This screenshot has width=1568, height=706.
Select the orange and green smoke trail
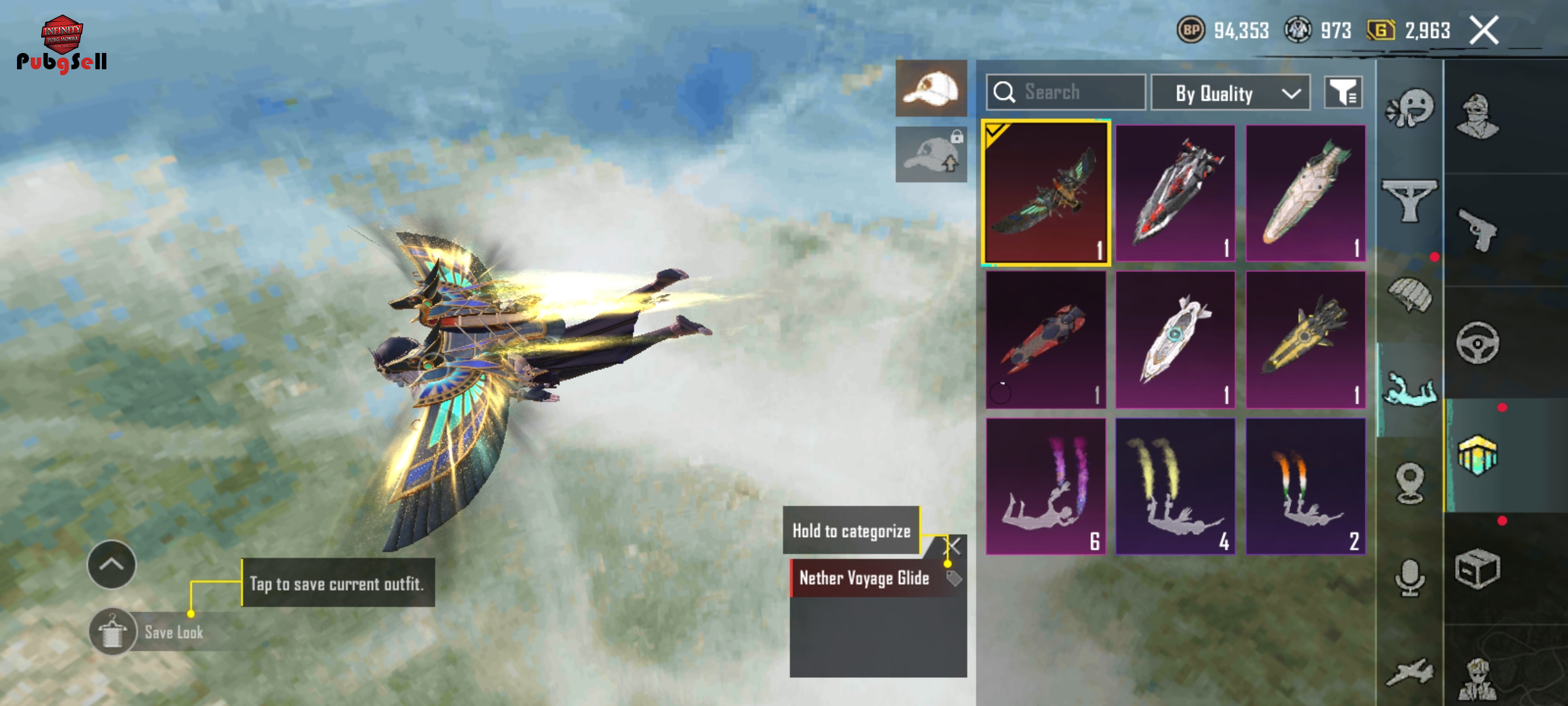tap(1305, 486)
